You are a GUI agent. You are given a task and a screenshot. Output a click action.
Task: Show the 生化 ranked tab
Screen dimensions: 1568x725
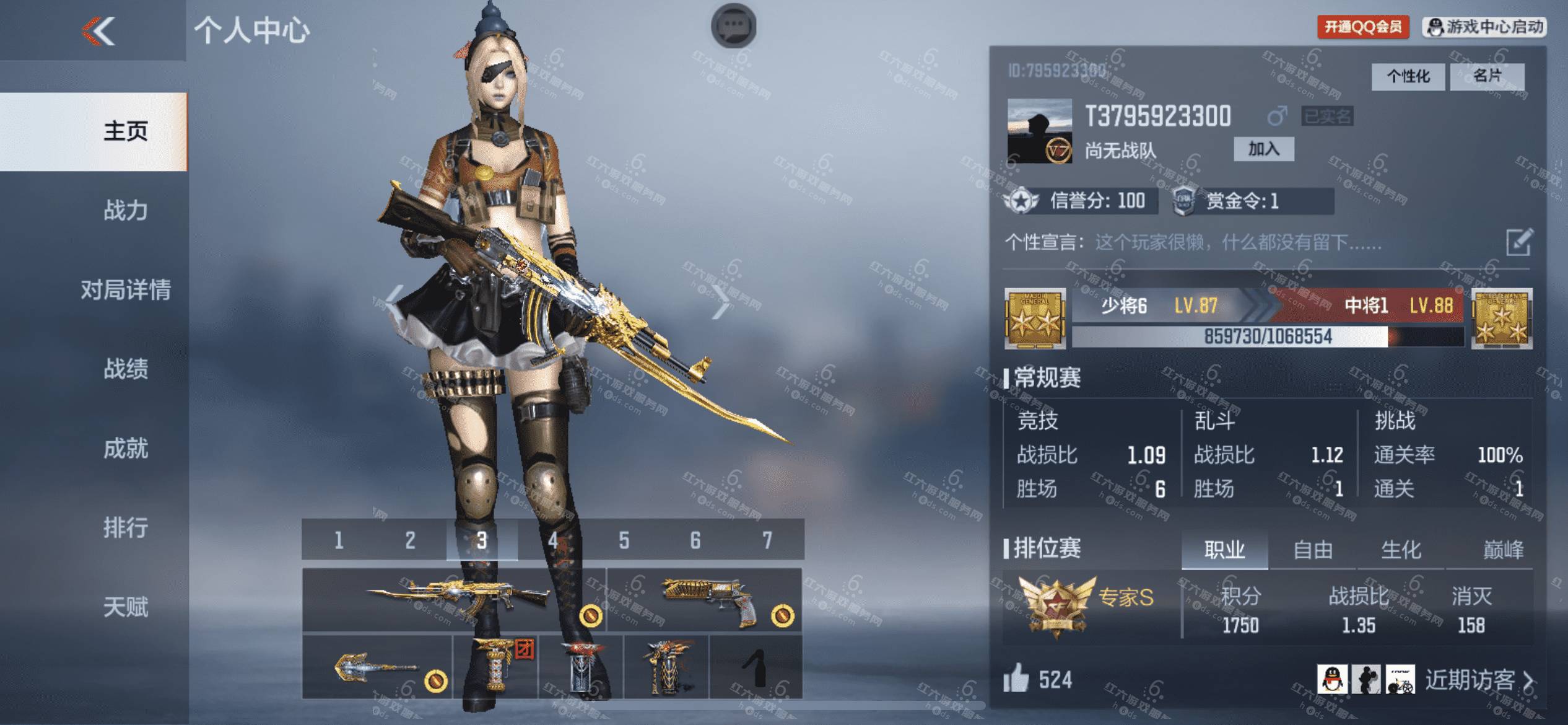[1401, 550]
